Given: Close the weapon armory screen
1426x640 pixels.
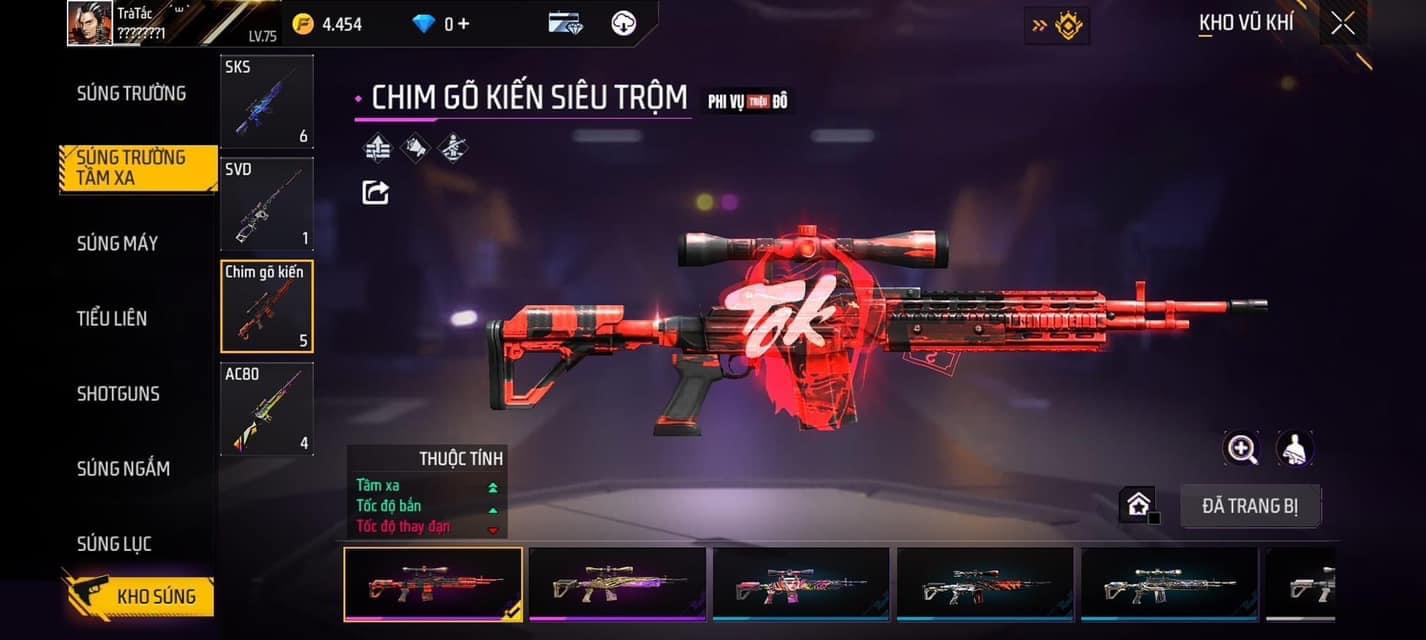Looking at the screenshot, I should 1342,23.
